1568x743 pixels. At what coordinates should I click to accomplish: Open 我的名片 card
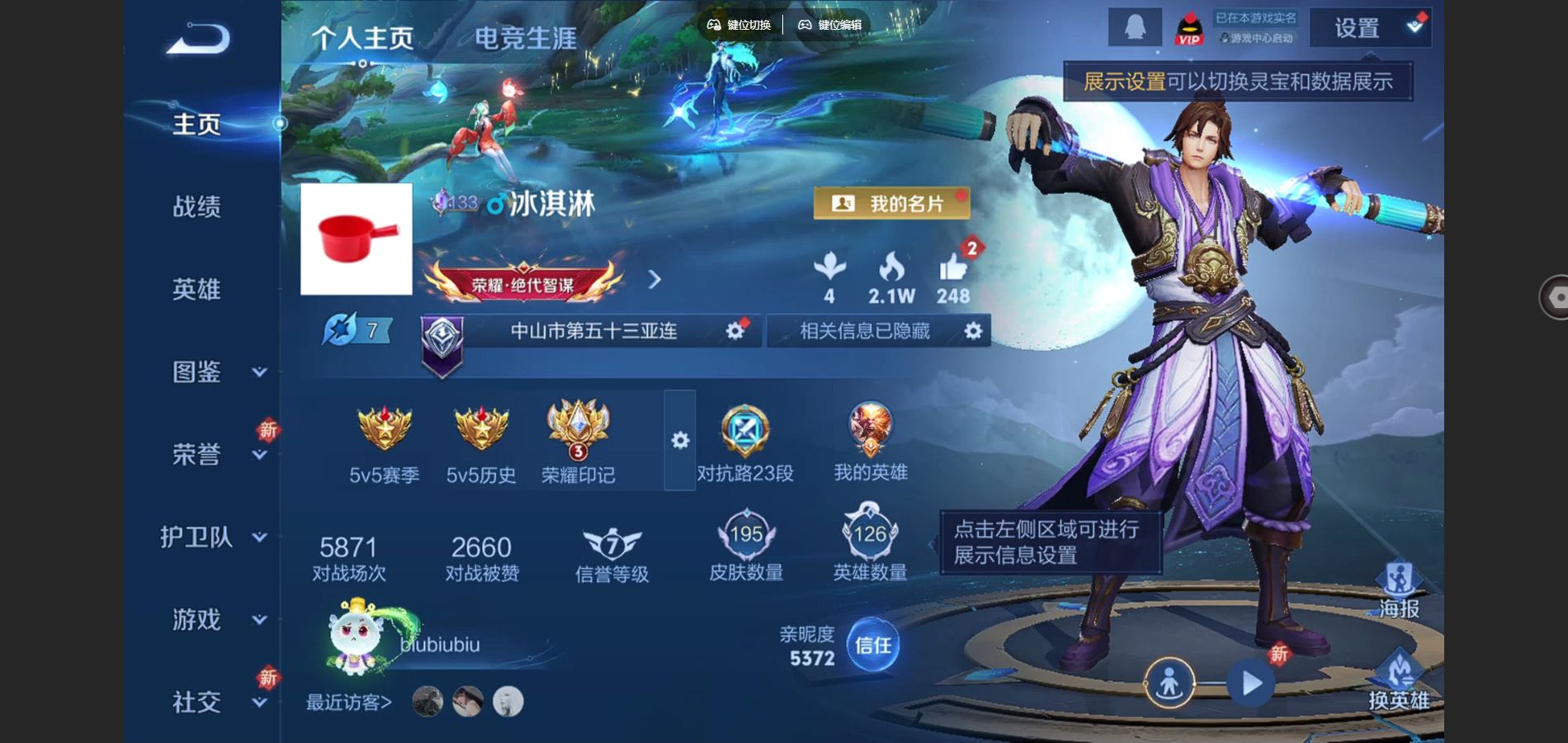pos(891,203)
